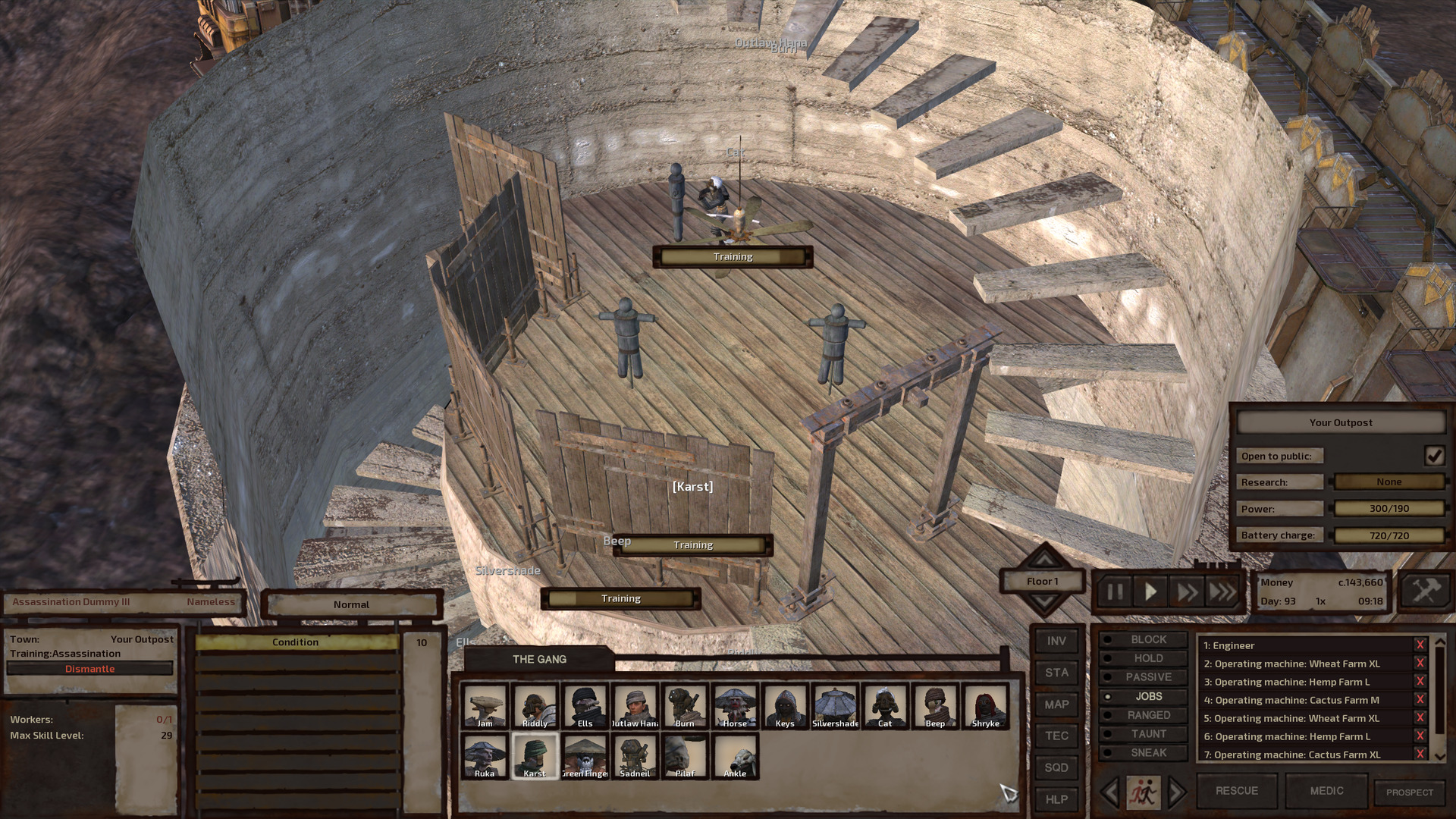Select the PASSIVE stance option
The image size is (1456, 819).
click(x=1147, y=676)
